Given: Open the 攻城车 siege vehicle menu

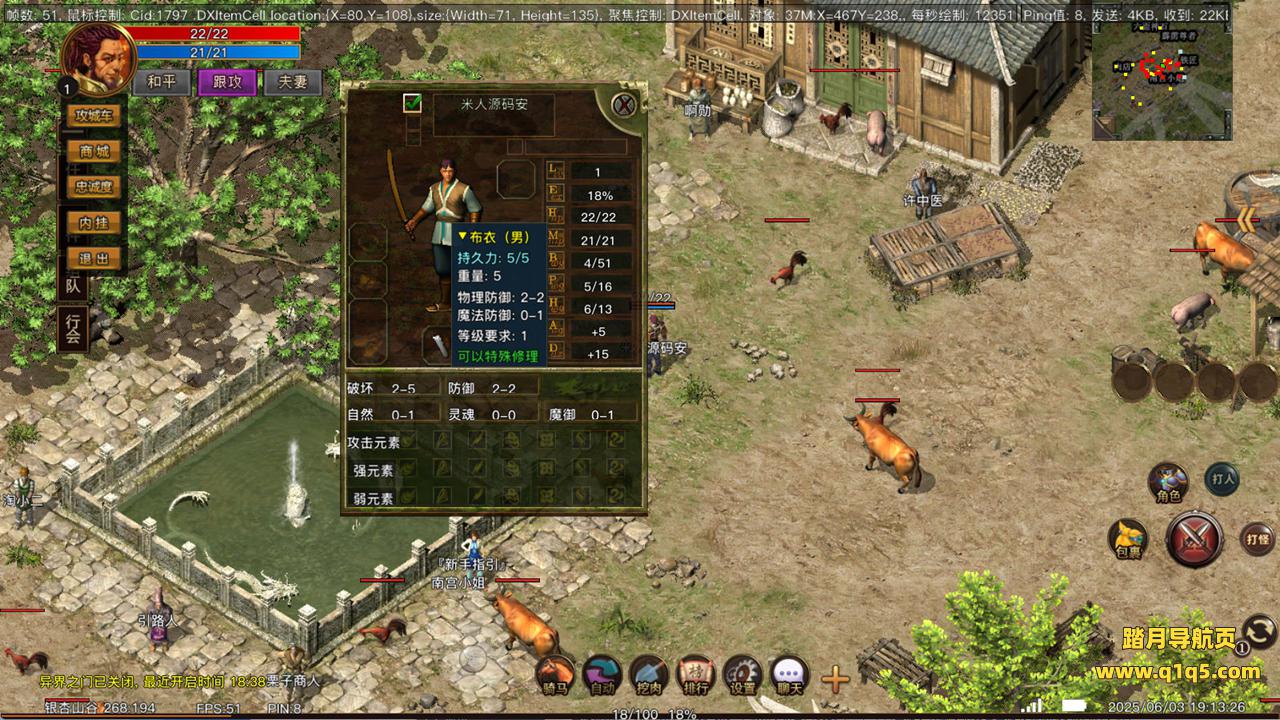Looking at the screenshot, I should point(94,116).
